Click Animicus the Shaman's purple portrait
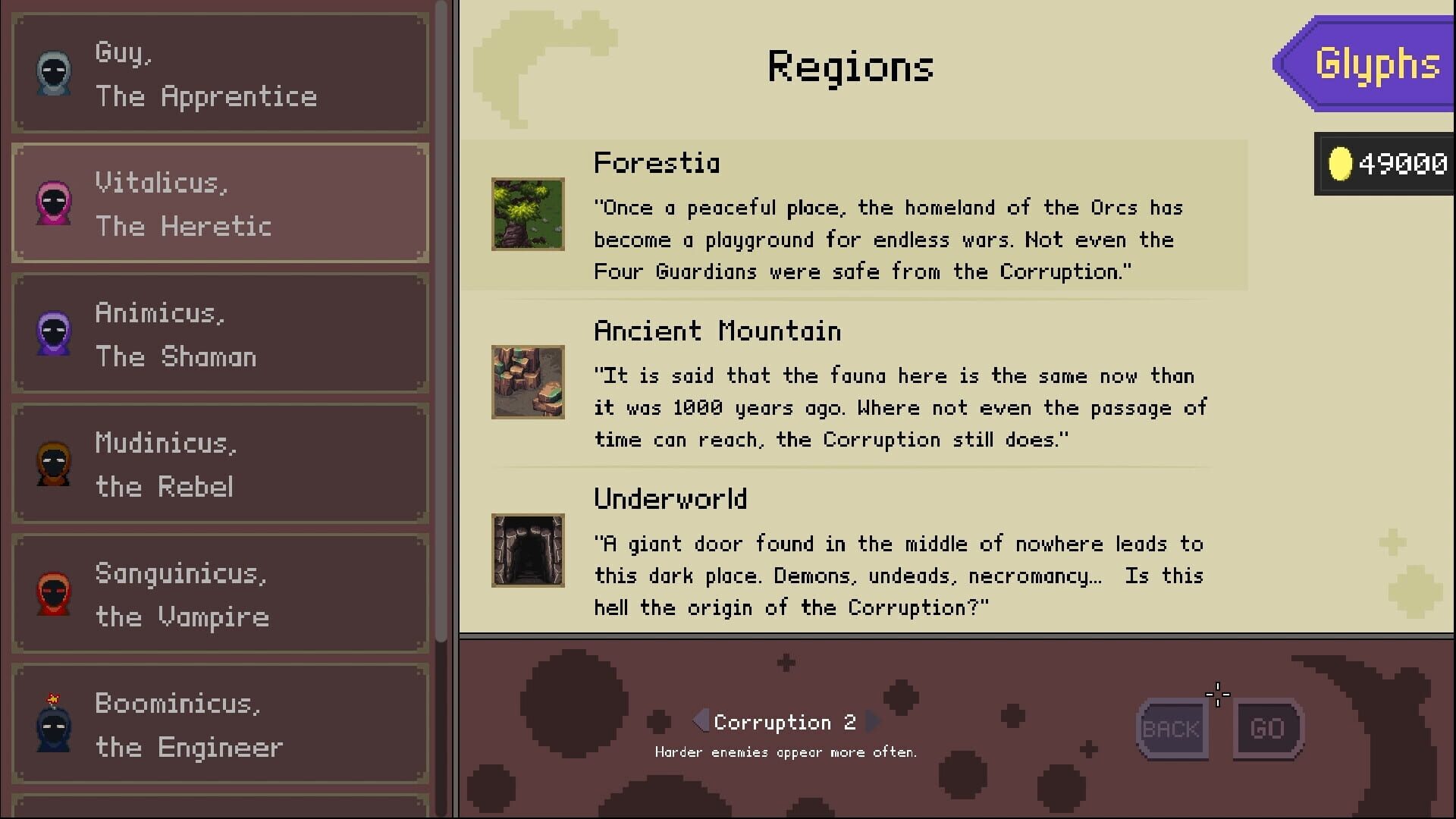Viewport: 1456px width, 819px height. click(x=52, y=334)
